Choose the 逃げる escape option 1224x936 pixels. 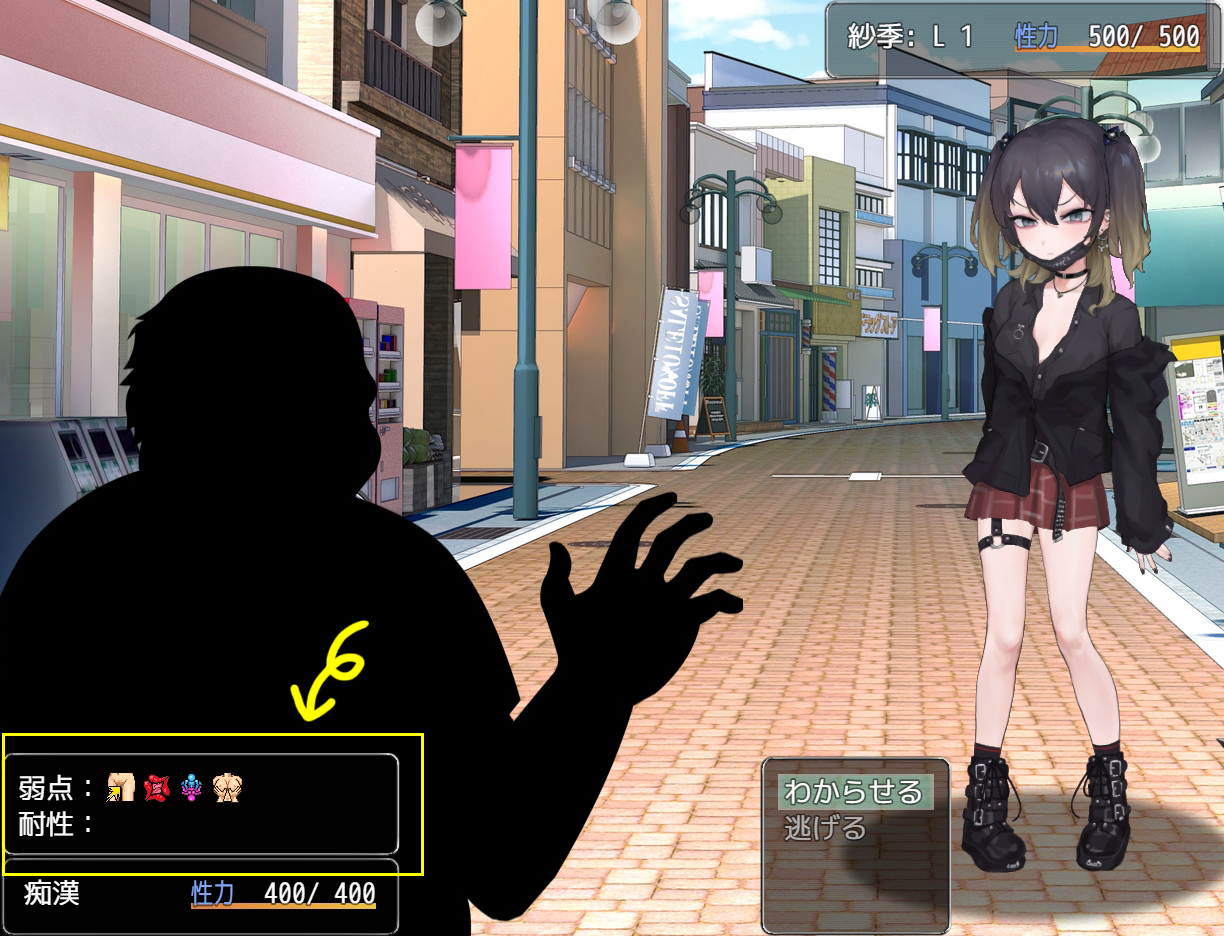[x=825, y=828]
